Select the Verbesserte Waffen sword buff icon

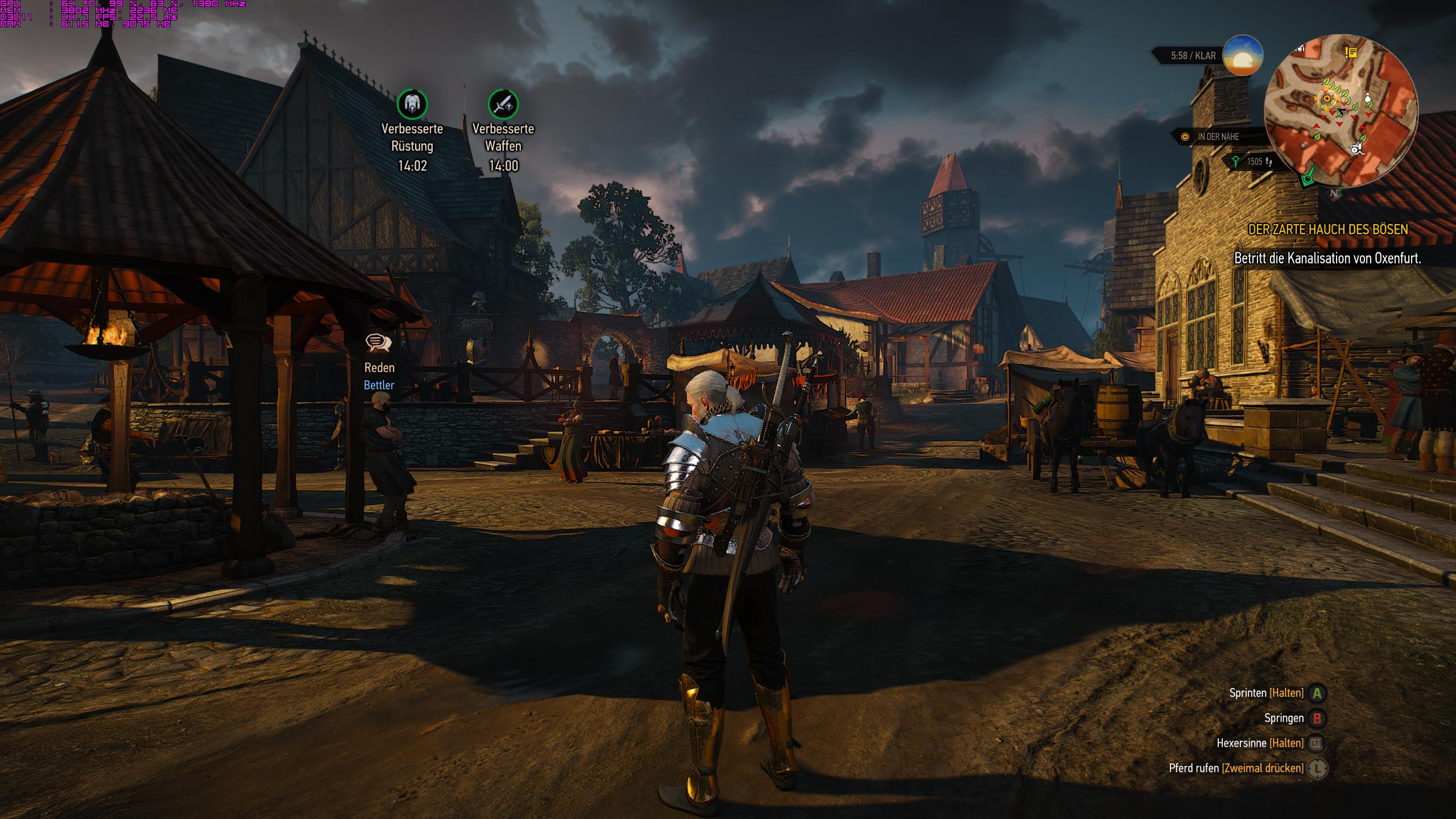click(x=503, y=104)
